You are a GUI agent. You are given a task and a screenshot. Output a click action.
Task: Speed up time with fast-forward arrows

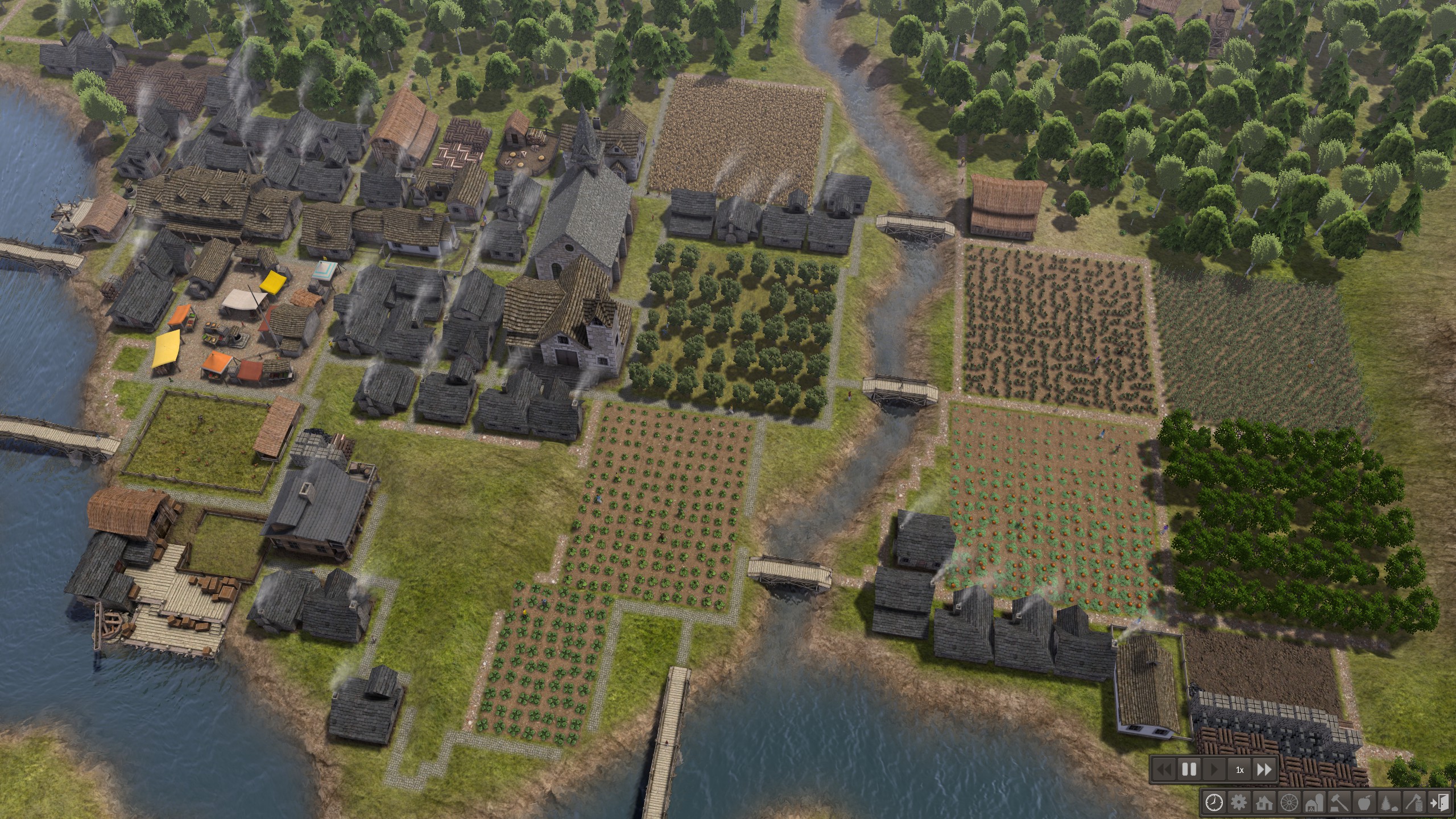1264,770
